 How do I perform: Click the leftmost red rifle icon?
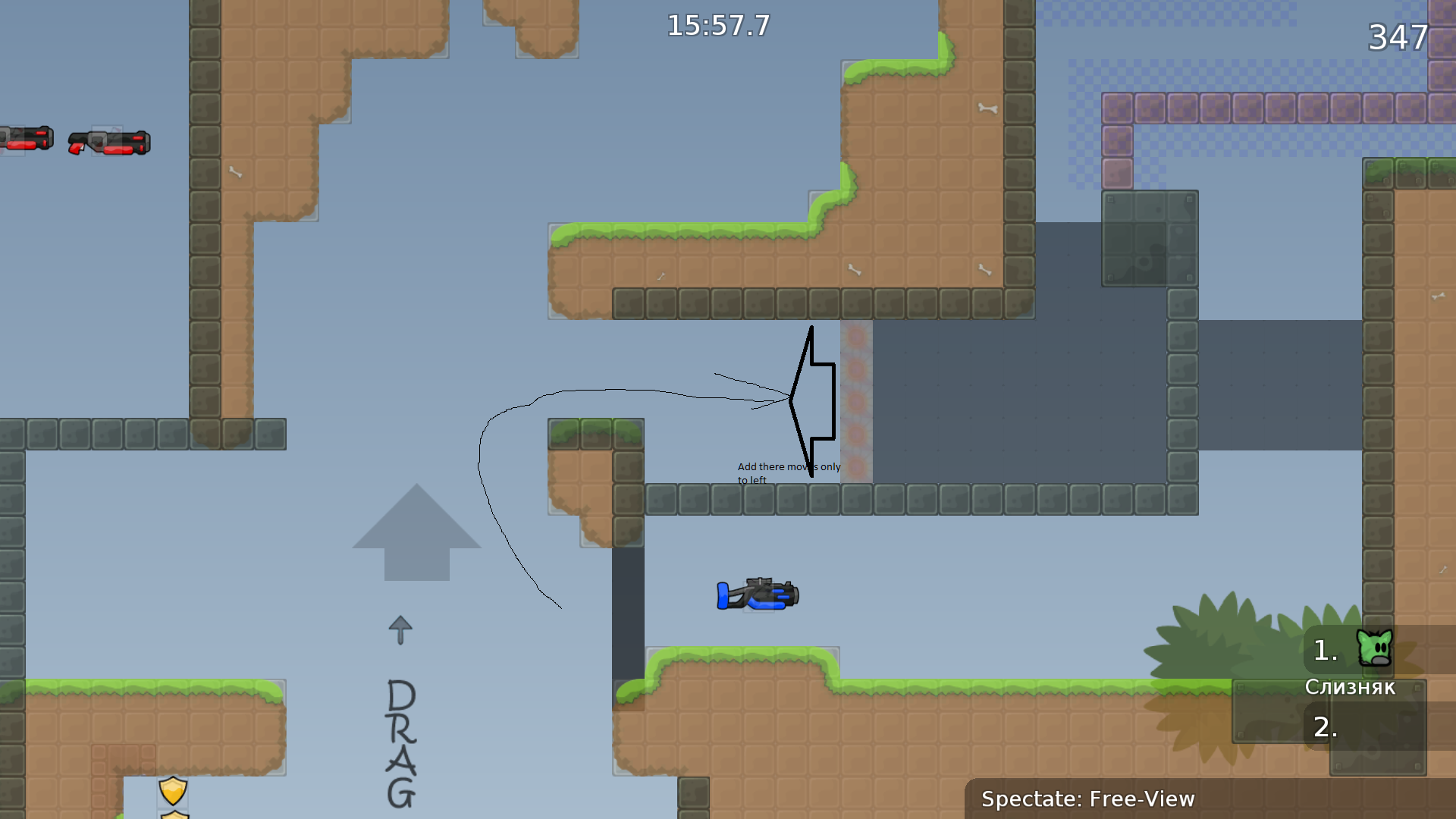coord(25,139)
